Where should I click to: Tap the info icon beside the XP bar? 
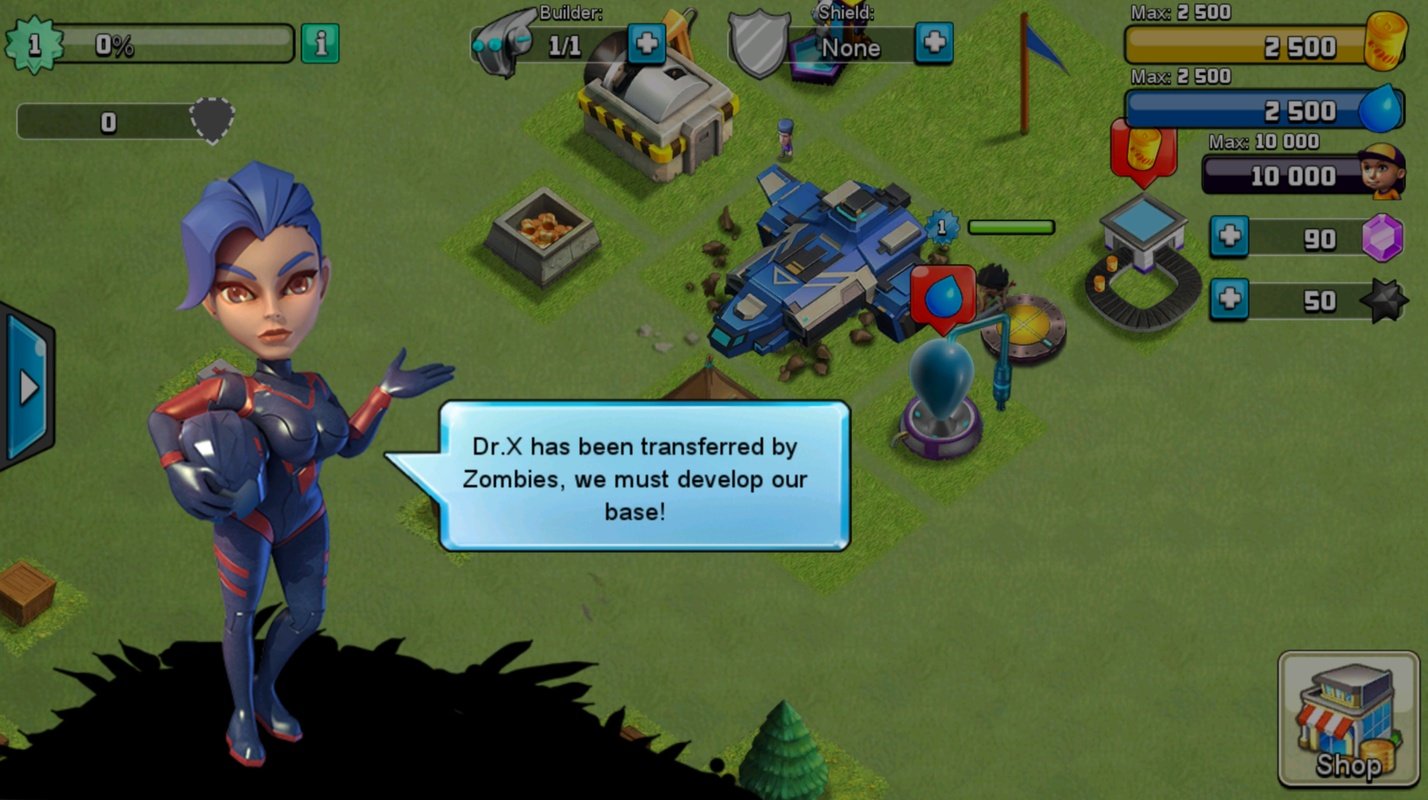[x=319, y=44]
